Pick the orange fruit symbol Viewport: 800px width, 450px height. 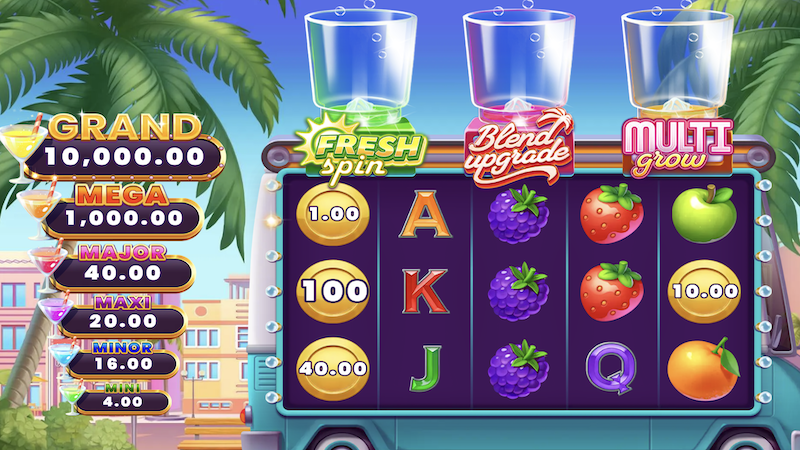[x=702, y=365]
